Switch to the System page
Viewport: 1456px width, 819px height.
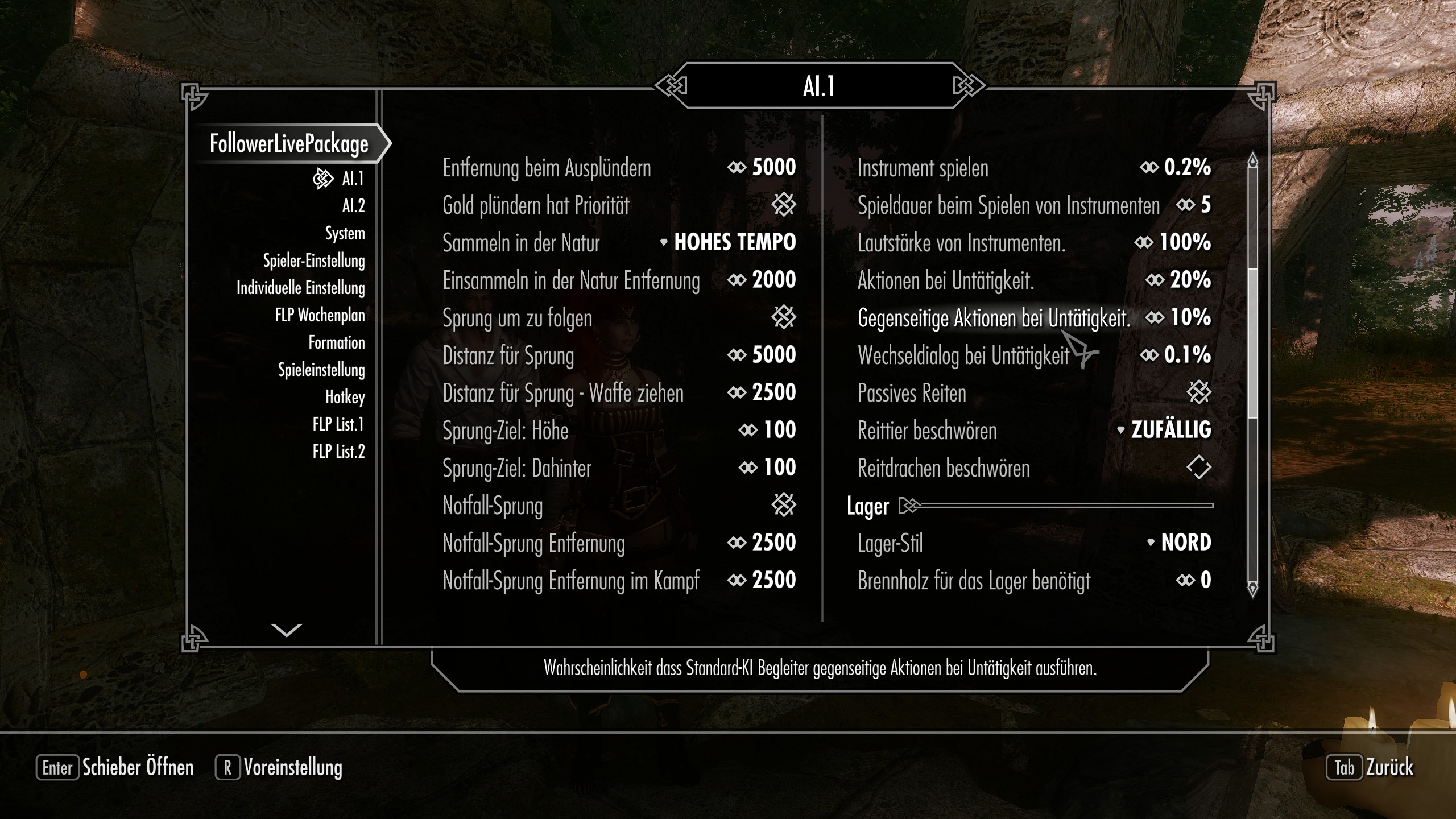pyautogui.click(x=345, y=233)
